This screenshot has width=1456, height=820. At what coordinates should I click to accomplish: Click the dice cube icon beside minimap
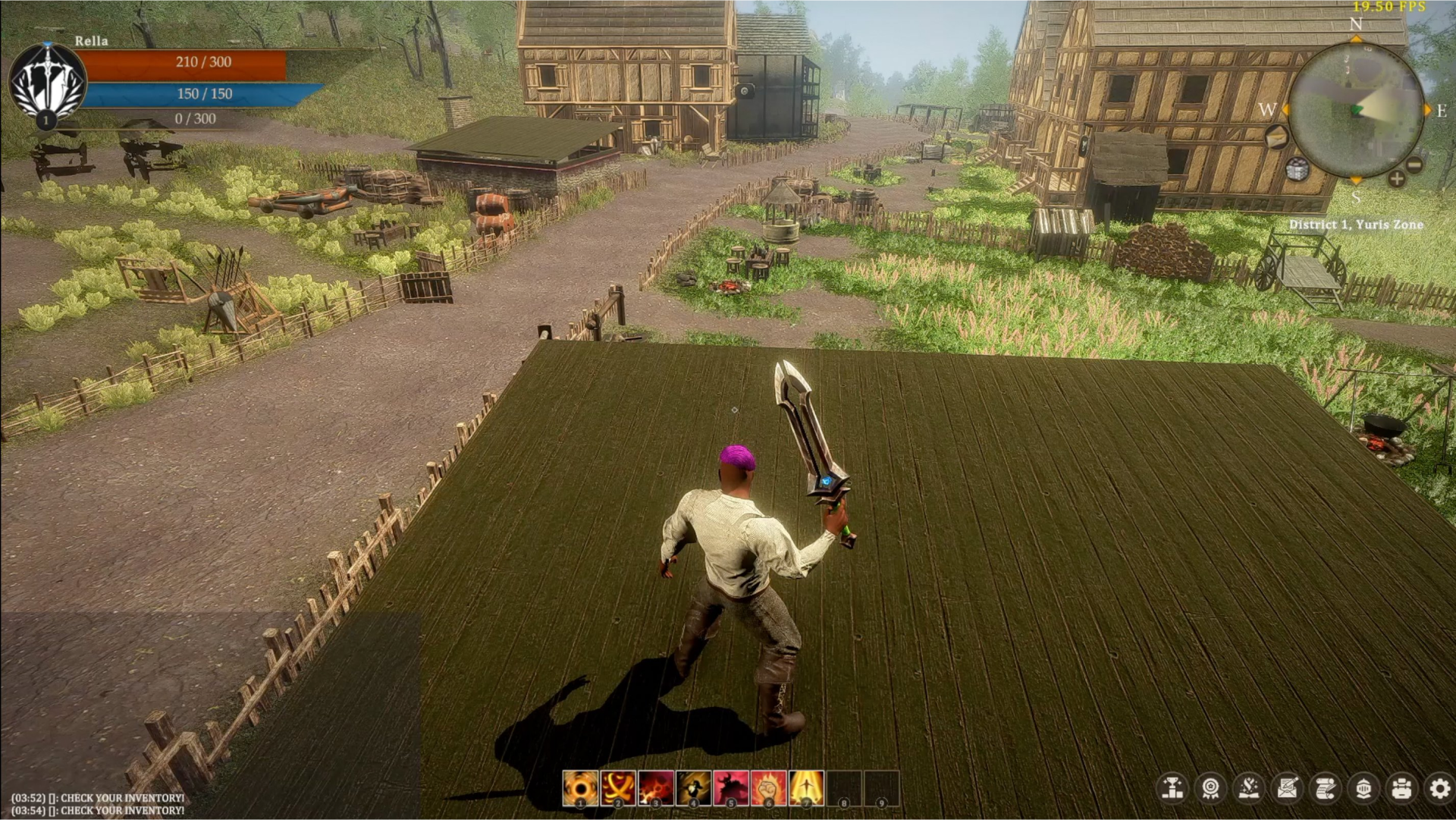[1298, 170]
